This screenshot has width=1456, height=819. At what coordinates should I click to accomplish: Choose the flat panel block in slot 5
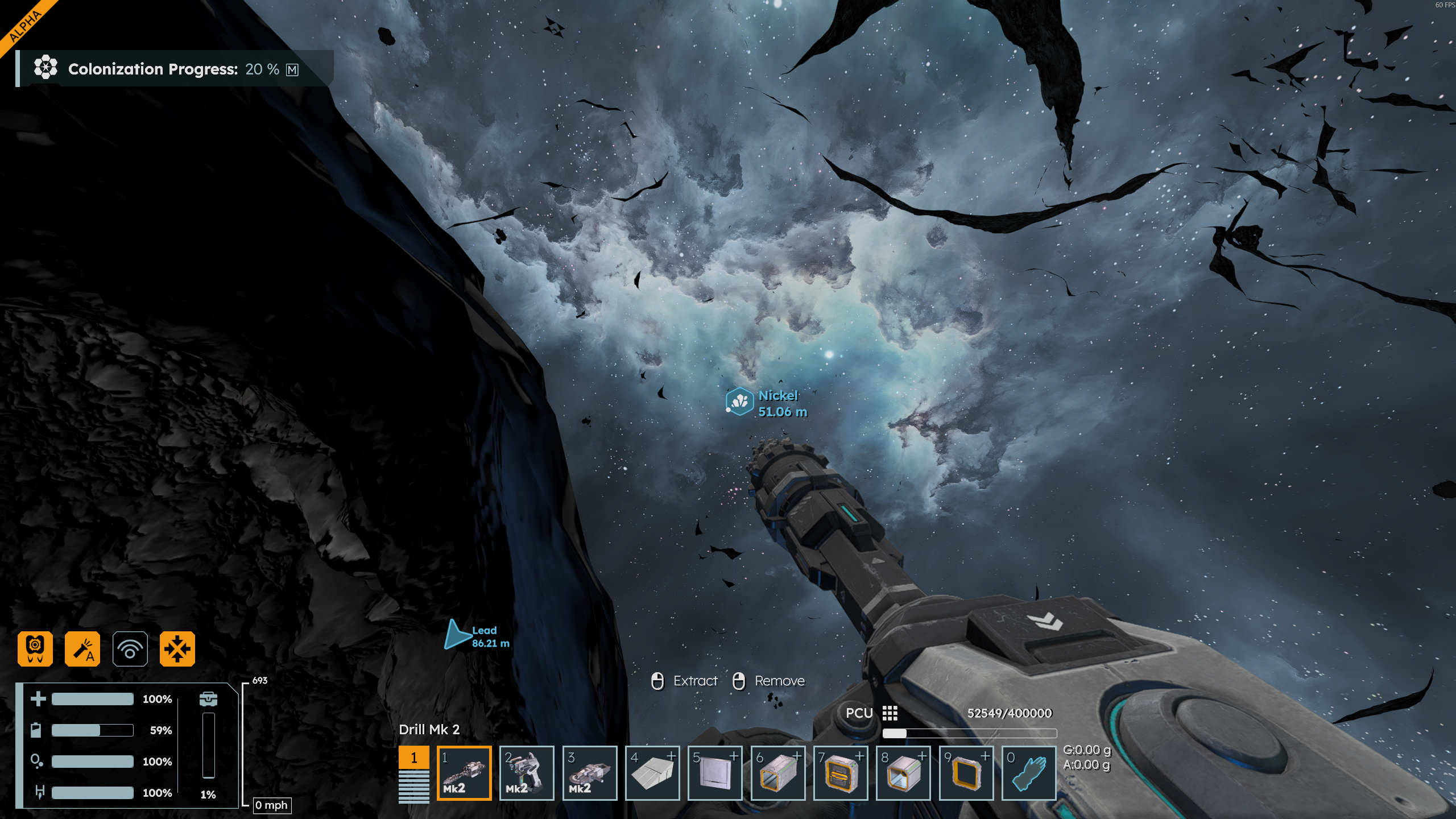[x=715, y=772]
